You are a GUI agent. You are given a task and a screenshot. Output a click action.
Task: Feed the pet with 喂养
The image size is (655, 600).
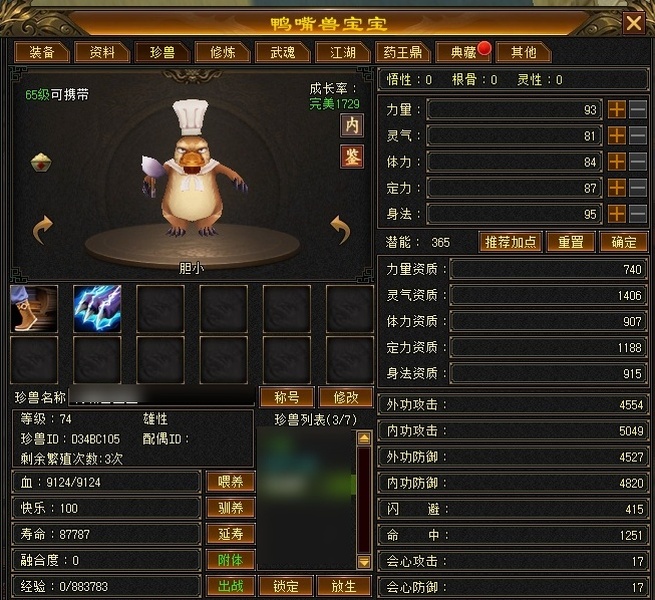click(230, 481)
